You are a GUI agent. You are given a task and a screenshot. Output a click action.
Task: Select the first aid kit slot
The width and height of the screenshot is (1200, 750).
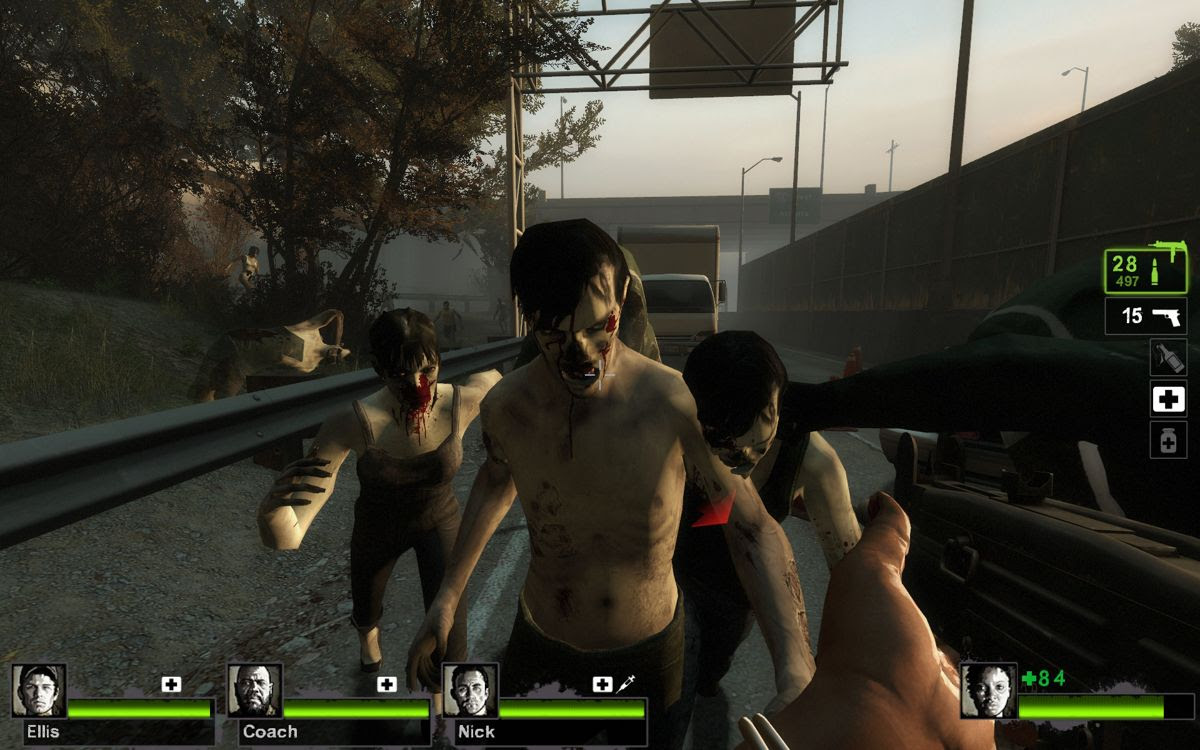(1167, 399)
